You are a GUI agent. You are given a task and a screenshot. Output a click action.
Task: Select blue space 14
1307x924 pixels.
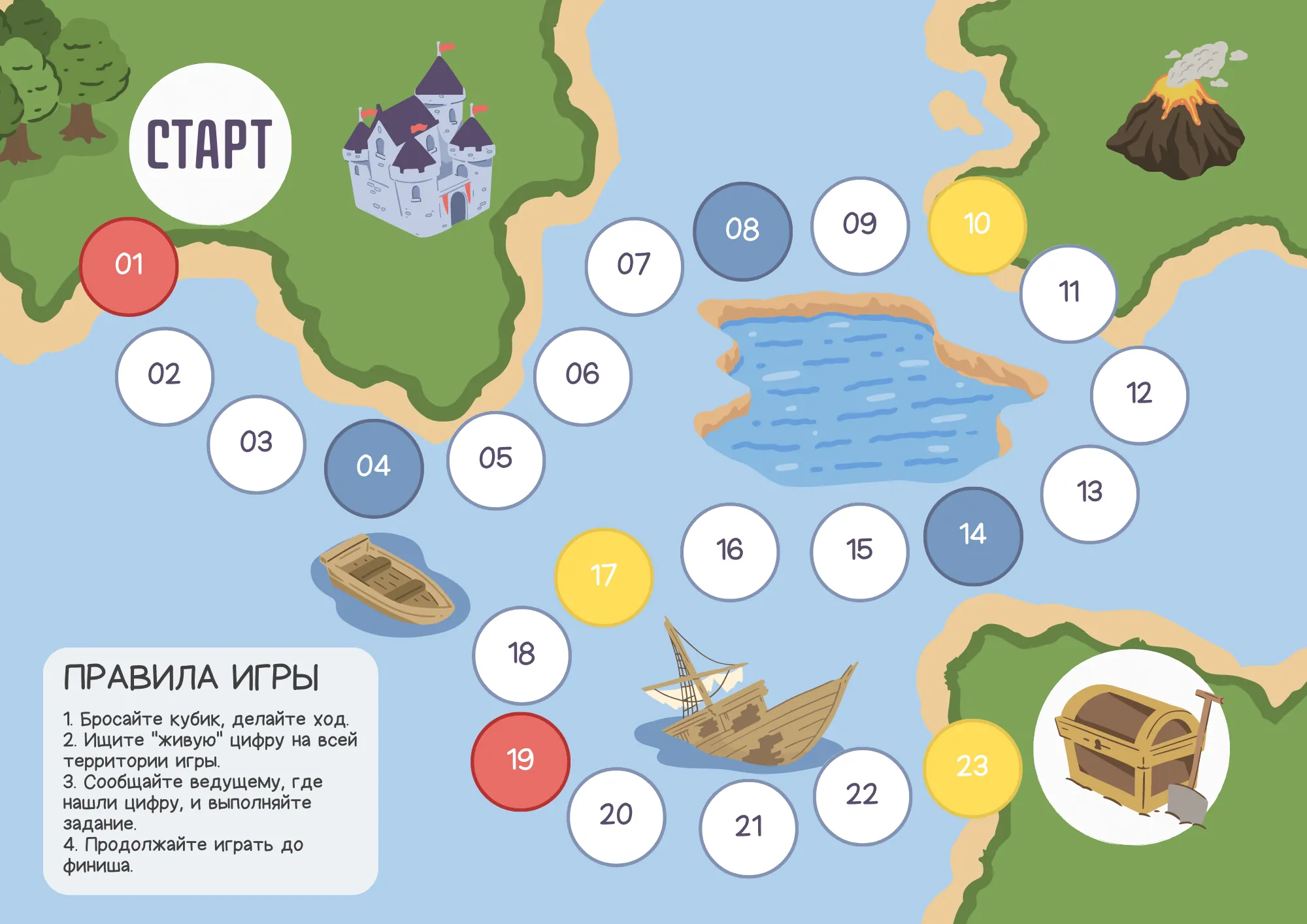coord(973,536)
